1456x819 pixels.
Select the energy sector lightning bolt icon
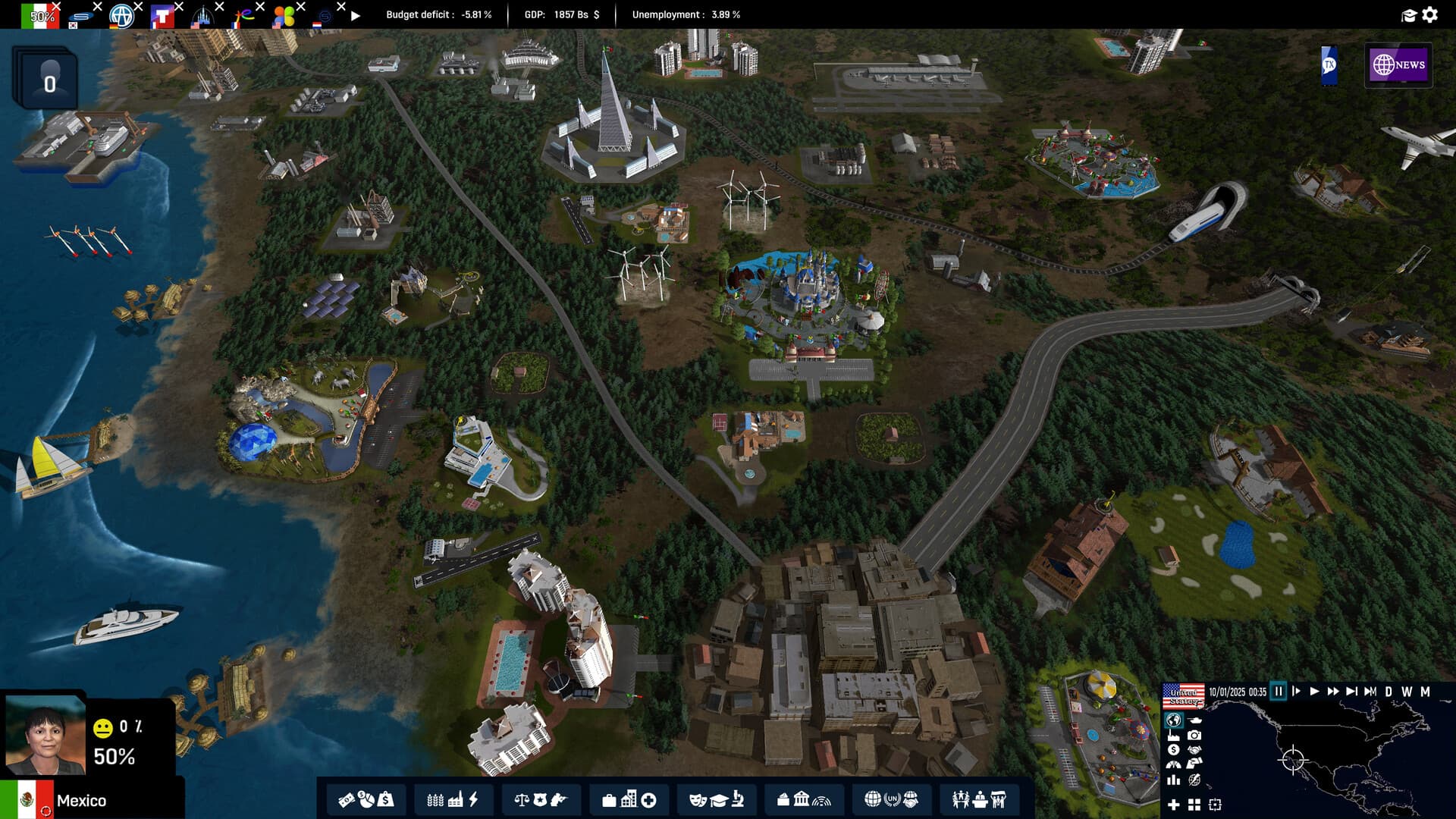tap(472, 799)
